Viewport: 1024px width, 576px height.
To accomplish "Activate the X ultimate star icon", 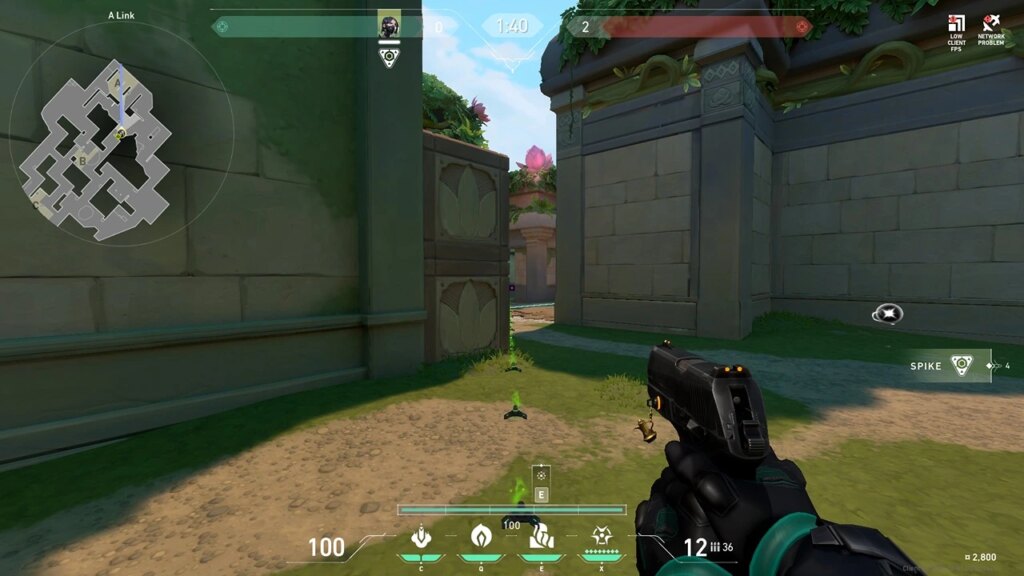I will pyautogui.click(x=602, y=537).
